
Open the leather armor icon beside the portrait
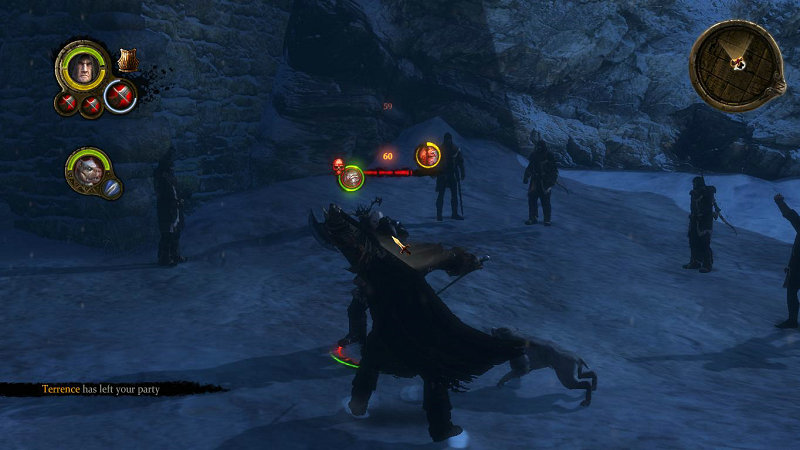tap(127, 61)
